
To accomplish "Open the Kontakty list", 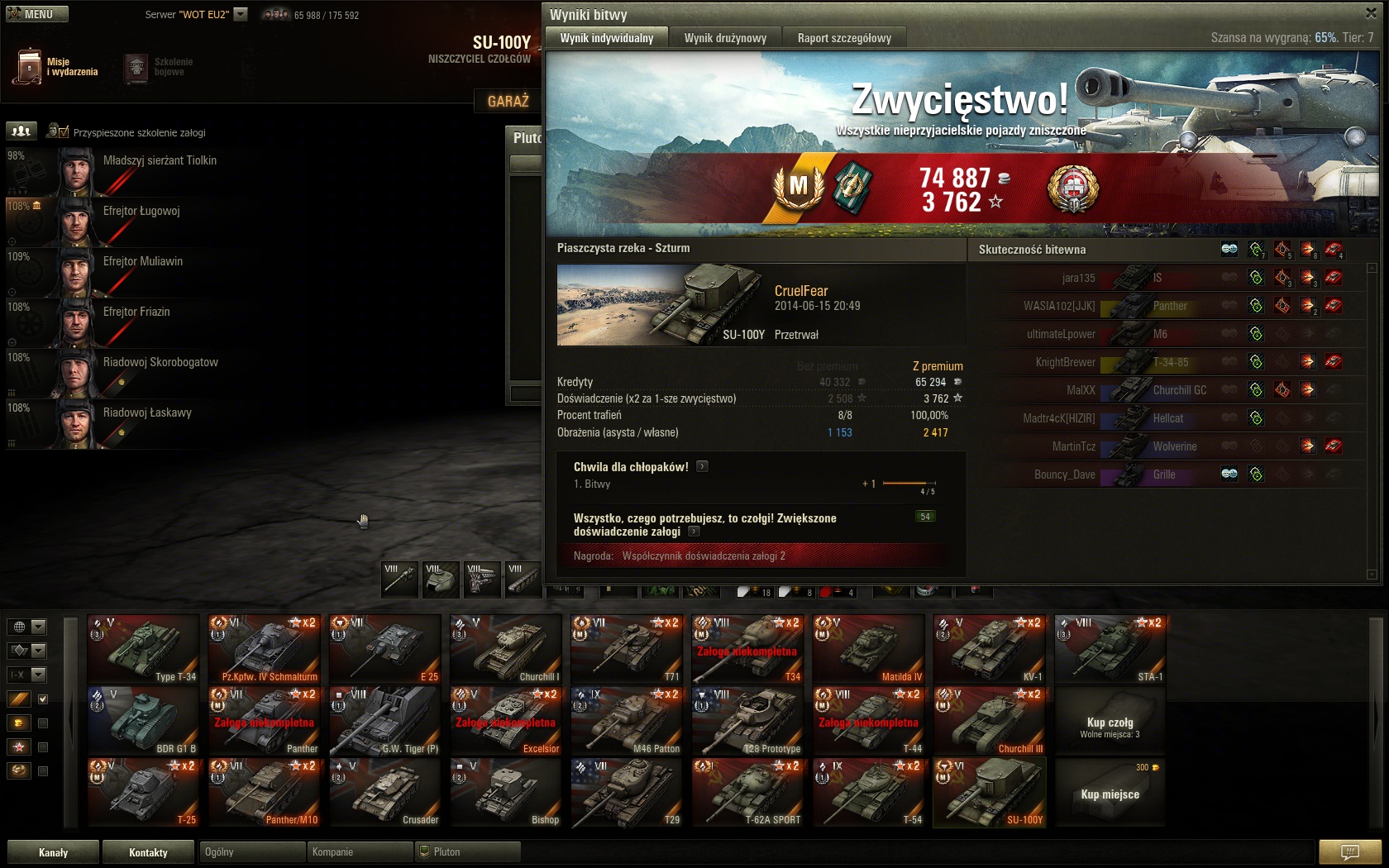I will (149, 852).
